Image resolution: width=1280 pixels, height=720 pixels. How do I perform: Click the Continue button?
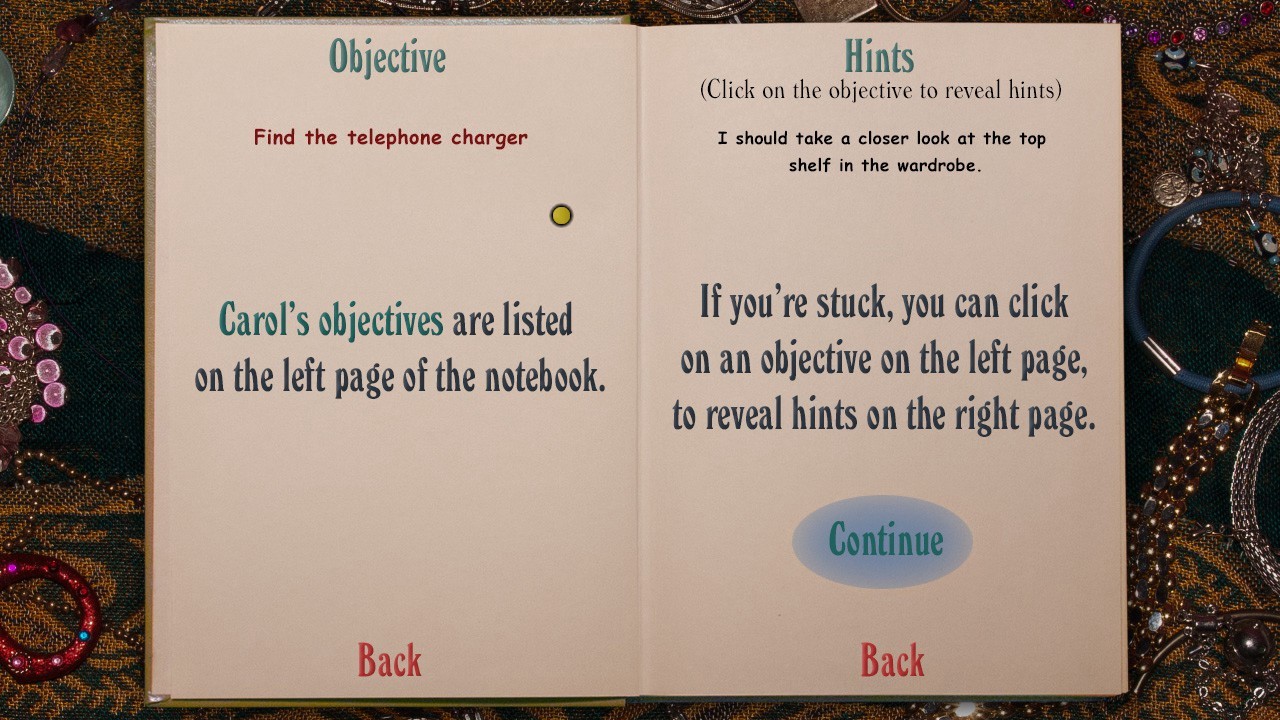coord(881,541)
